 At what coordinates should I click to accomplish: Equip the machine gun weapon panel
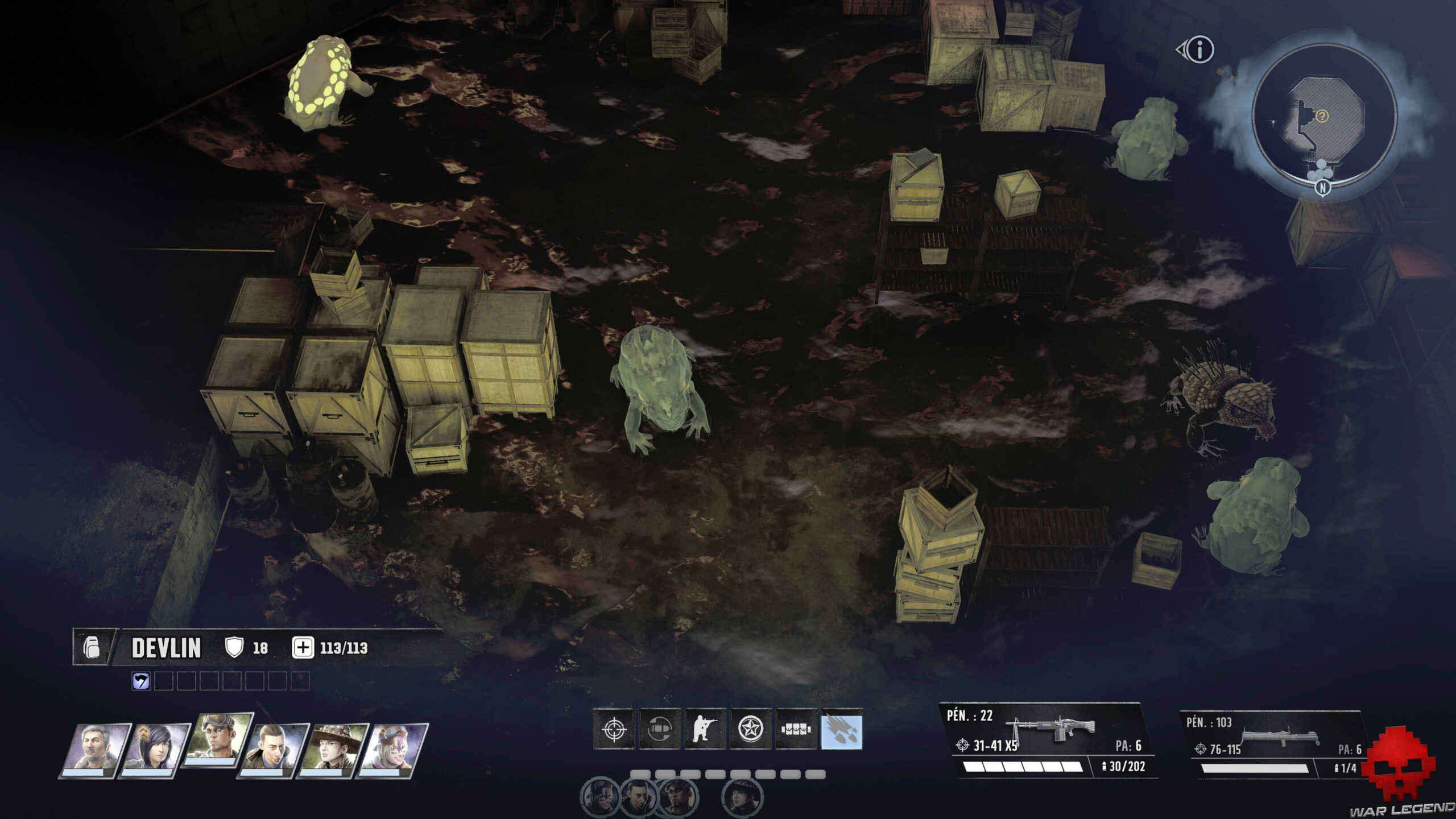coord(1049,741)
